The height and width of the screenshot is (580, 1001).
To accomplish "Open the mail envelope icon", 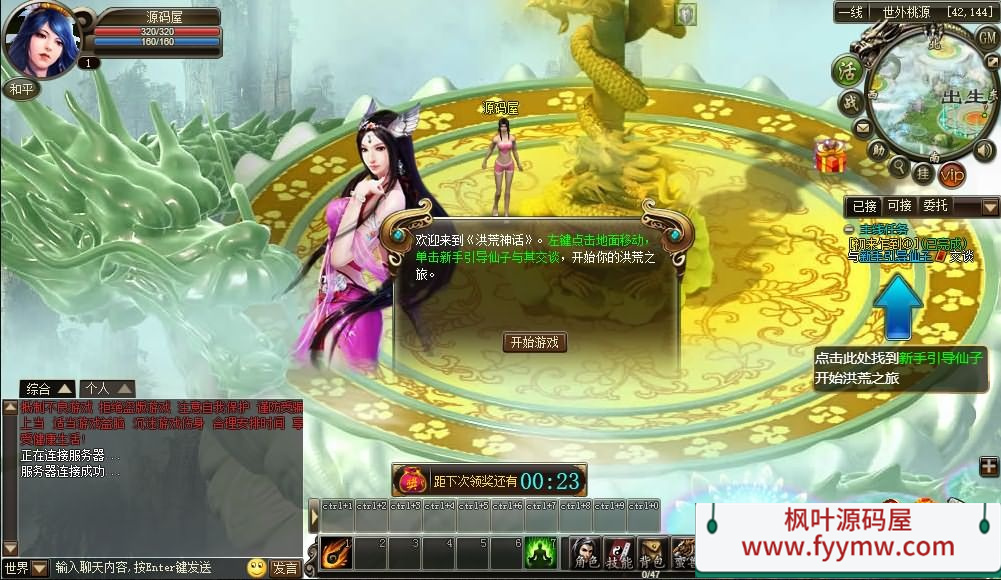I will click(862, 128).
